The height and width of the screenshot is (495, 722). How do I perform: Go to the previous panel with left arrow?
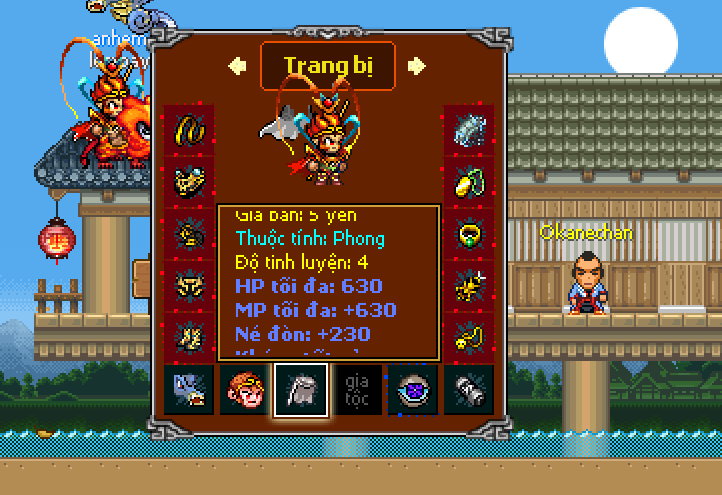coord(238,66)
